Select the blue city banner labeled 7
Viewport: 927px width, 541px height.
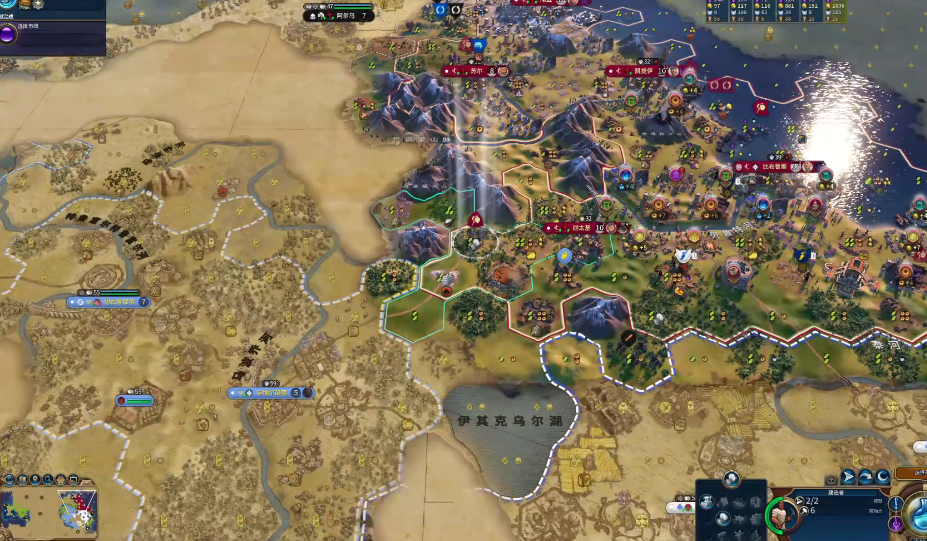108,301
